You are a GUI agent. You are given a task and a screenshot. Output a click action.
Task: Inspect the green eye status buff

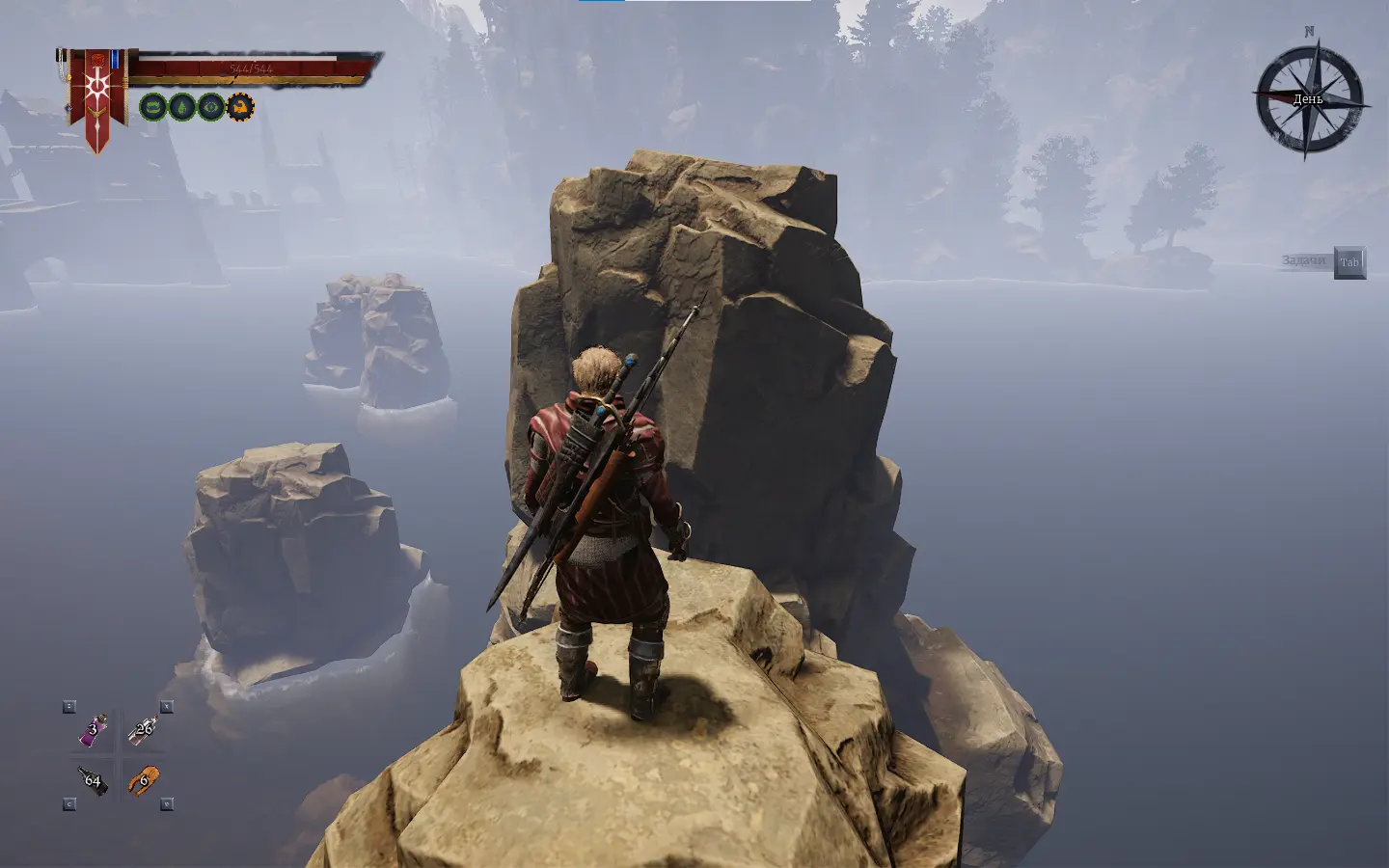pos(210,106)
